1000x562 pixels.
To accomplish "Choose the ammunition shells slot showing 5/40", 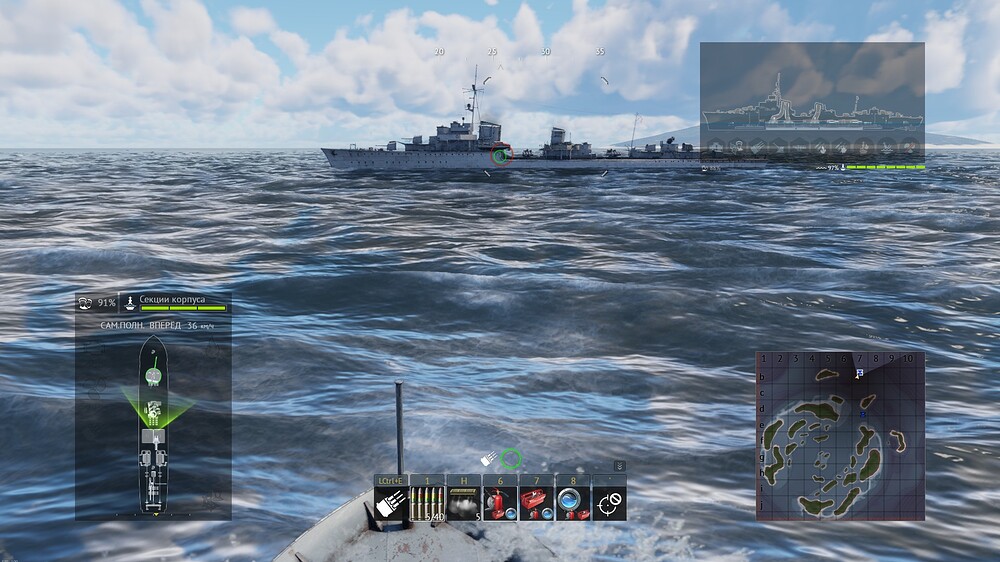I will click(x=427, y=504).
